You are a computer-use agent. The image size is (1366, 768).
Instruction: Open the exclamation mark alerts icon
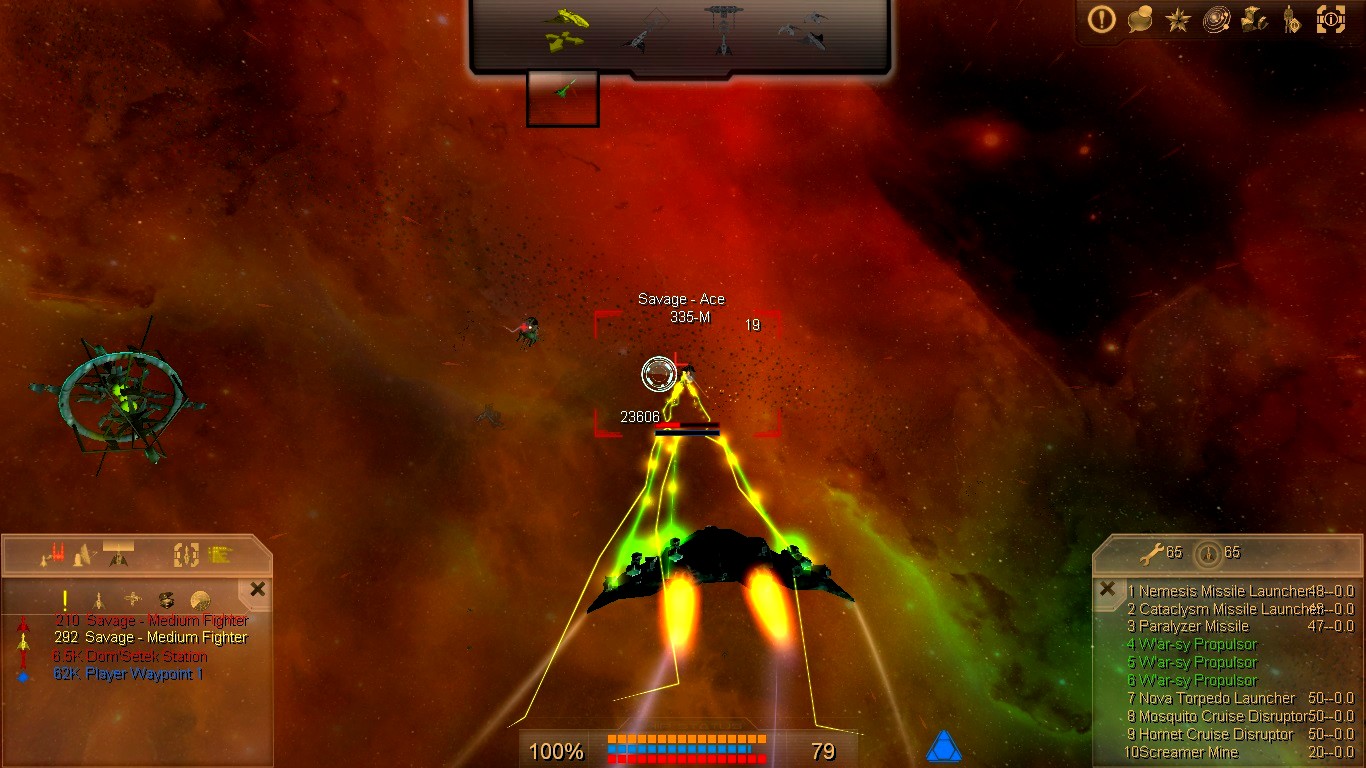pyautogui.click(x=1102, y=19)
